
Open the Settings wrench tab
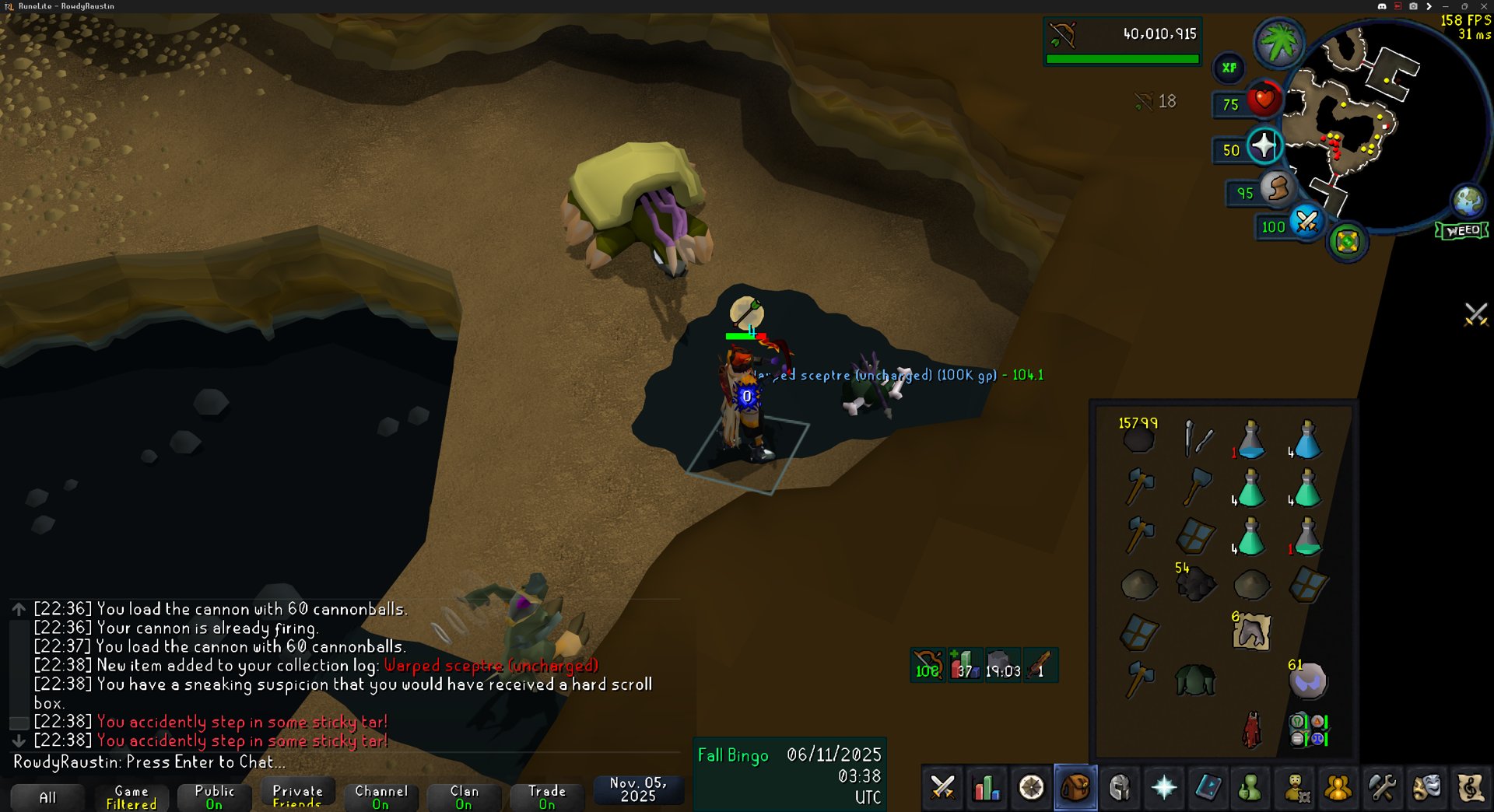[1383, 788]
